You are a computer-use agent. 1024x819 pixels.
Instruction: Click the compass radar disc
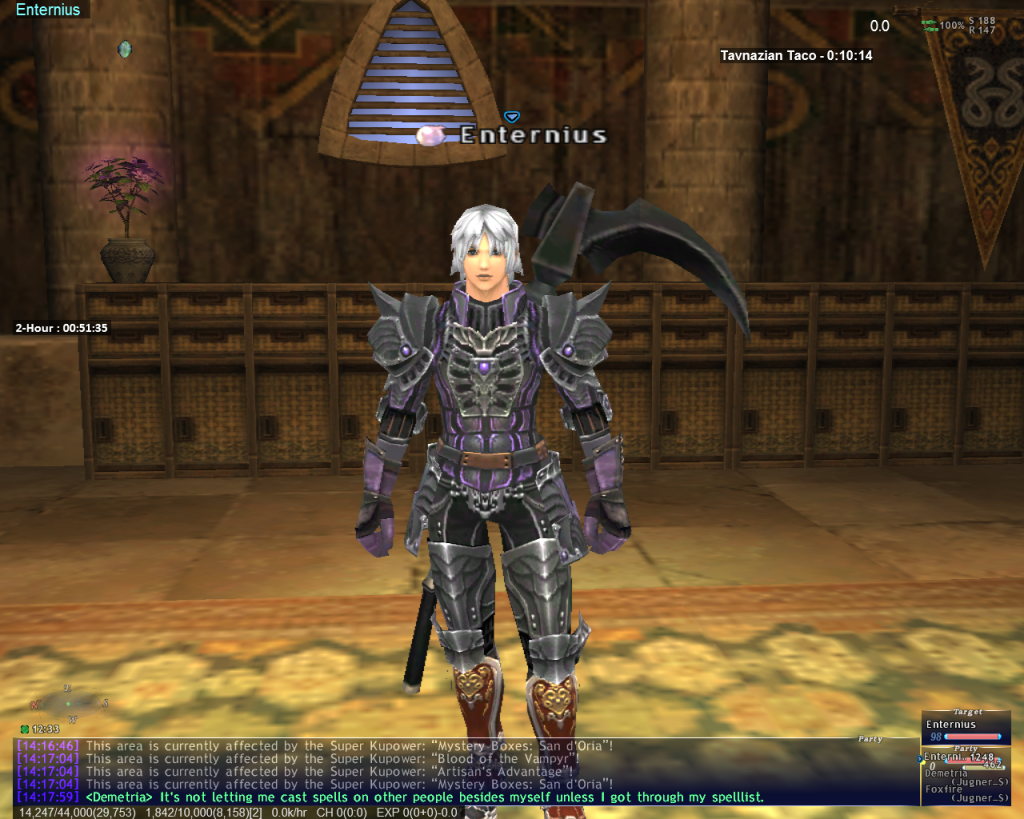(x=68, y=704)
